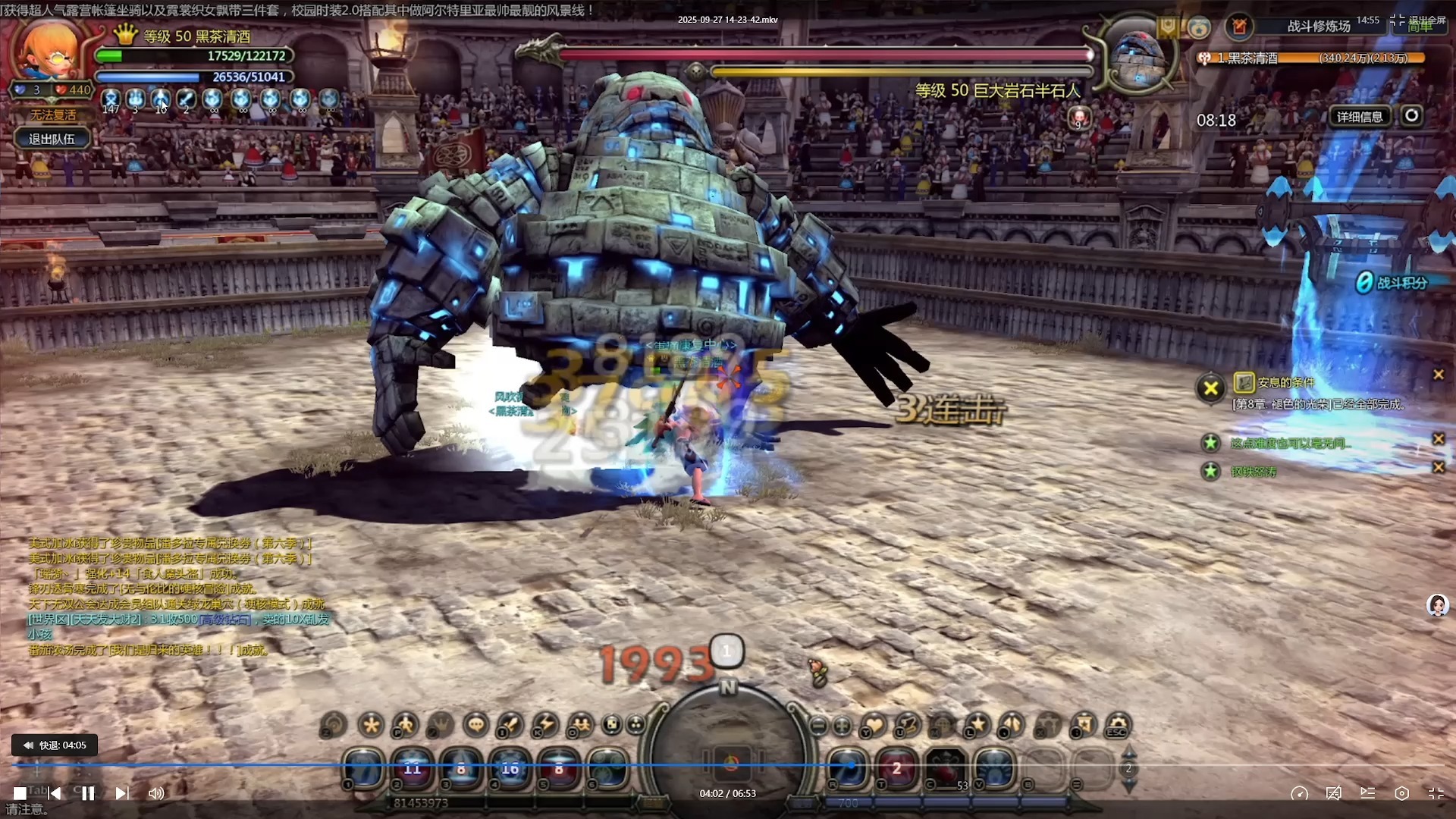Click the circular refresh button beside 详细信息

[x=1411, y=116]
